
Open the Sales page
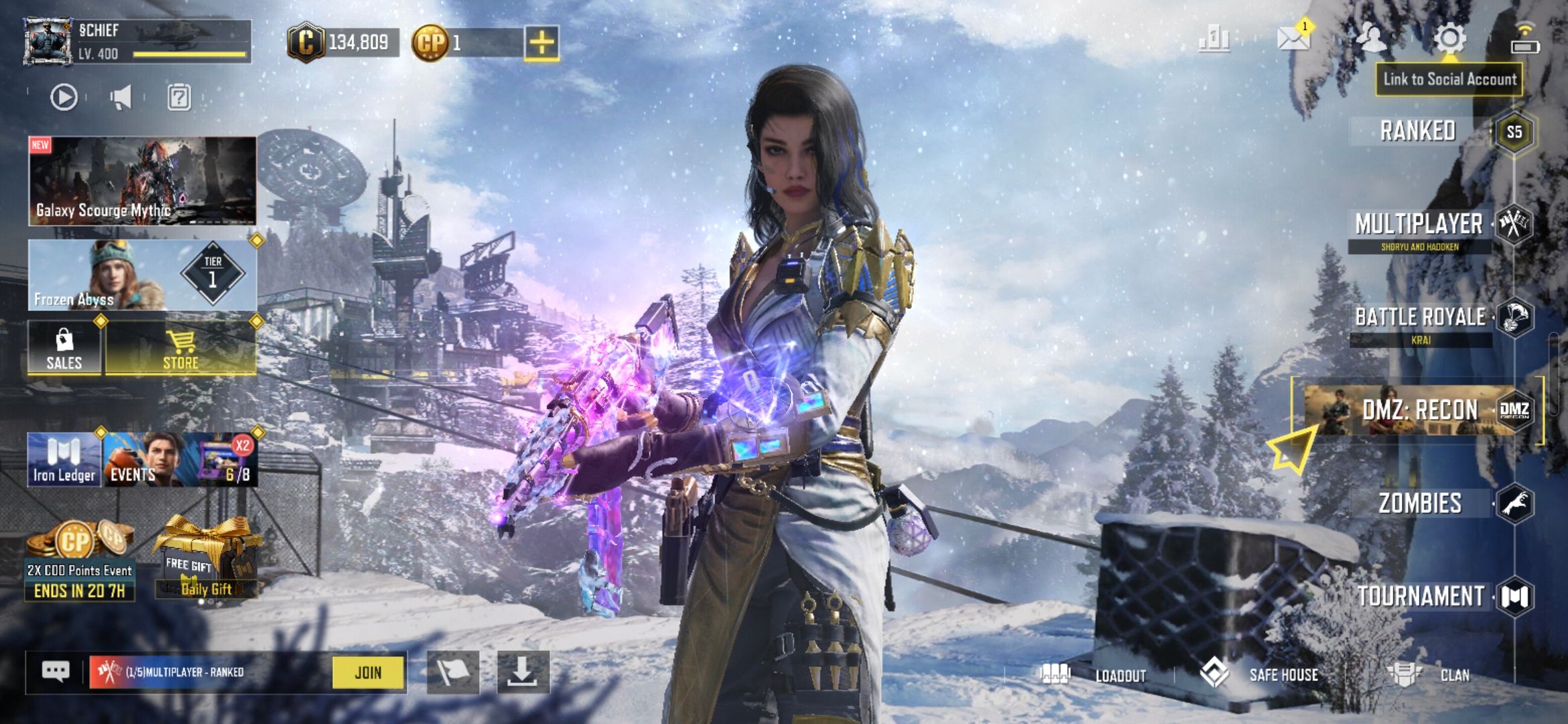64,349
